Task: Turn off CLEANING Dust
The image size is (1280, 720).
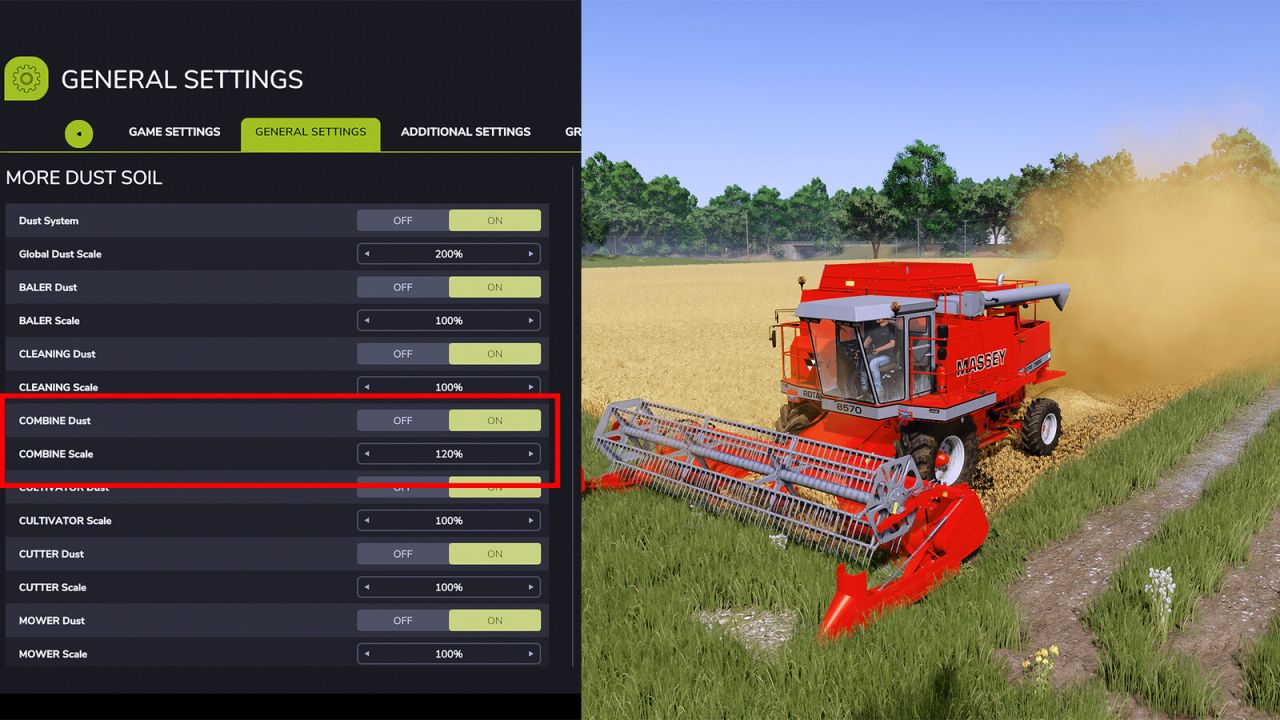Action: pos(402,353)
